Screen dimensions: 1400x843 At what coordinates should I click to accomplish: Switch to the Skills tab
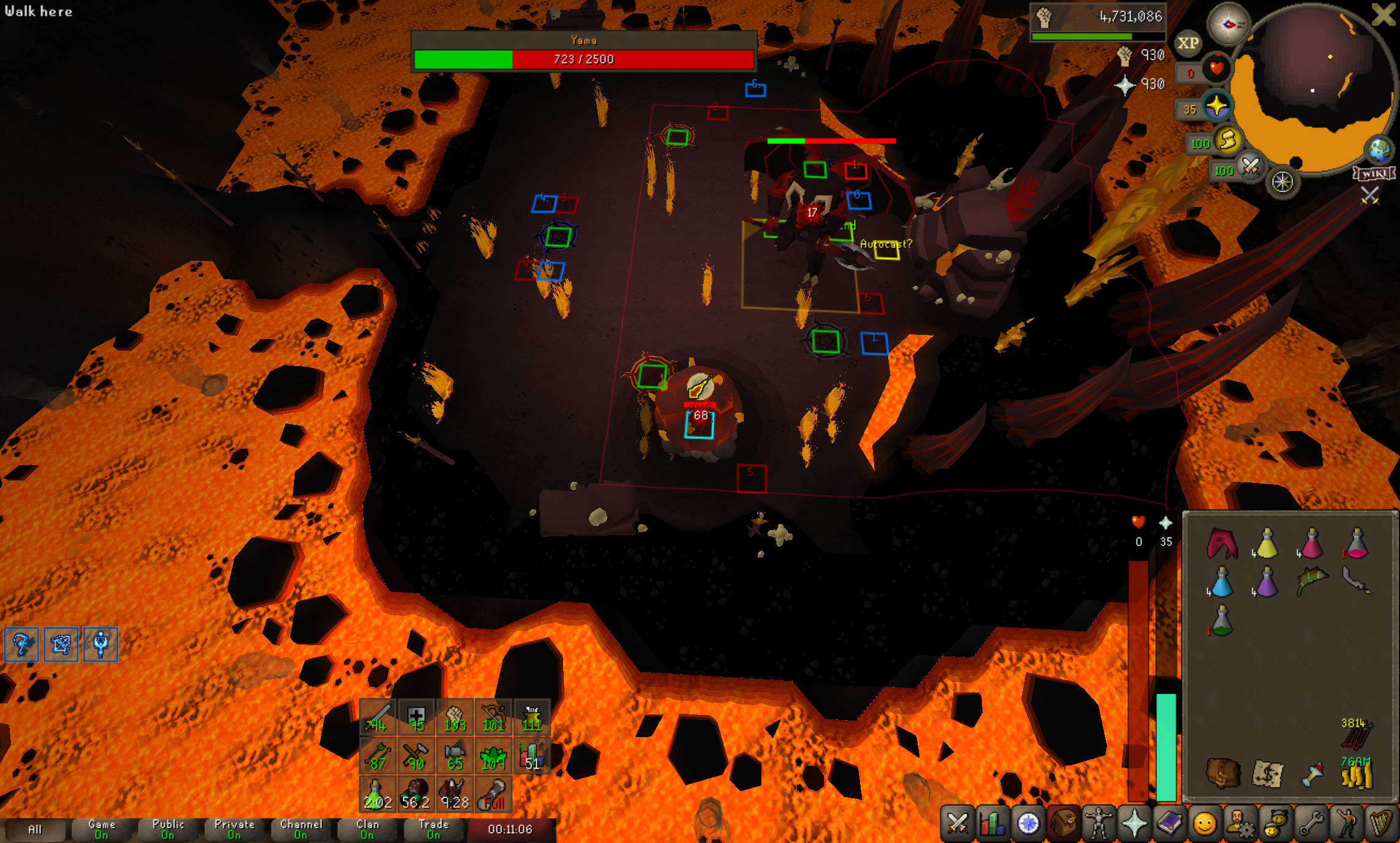[993, 823]
